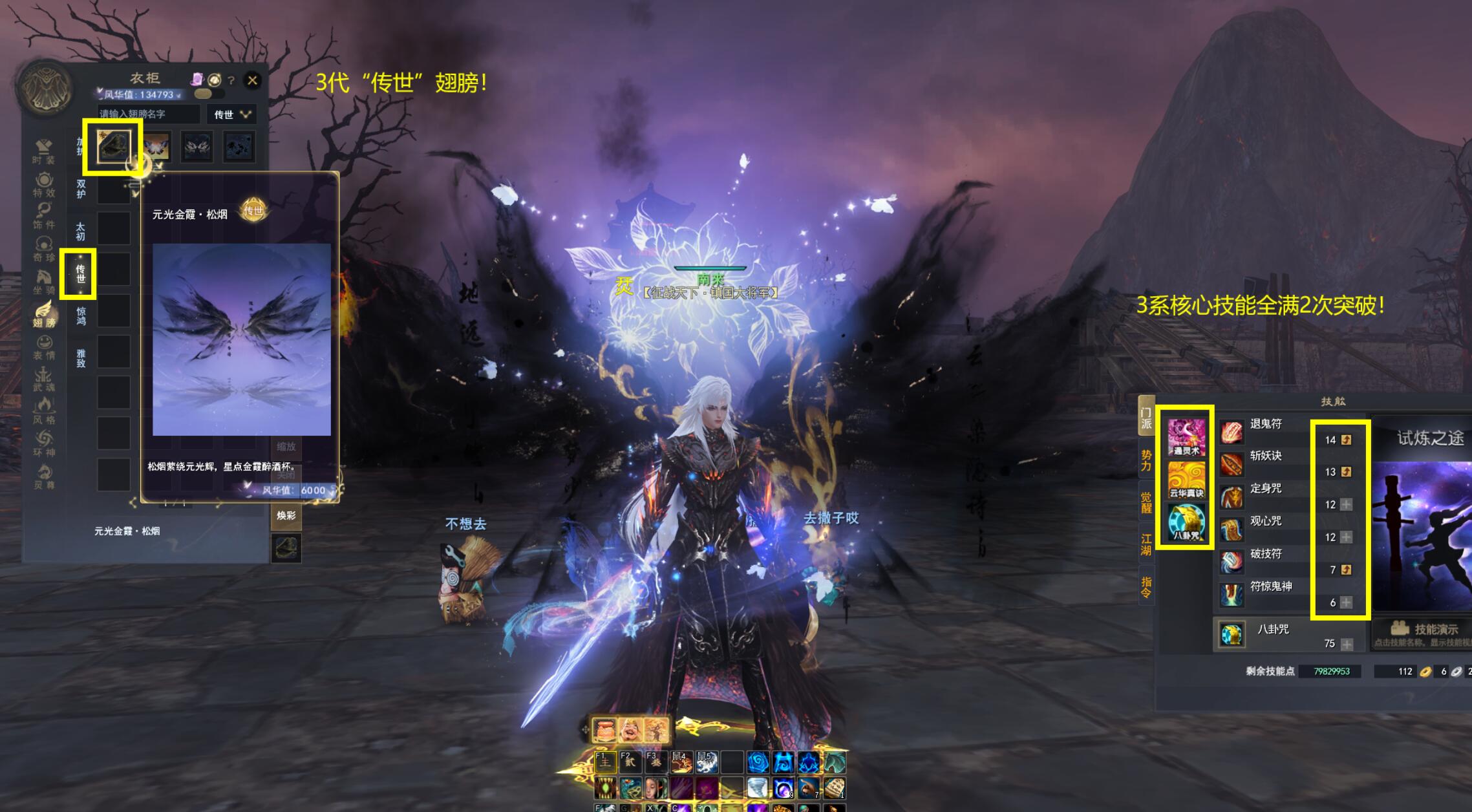Close the 衣柜 wardrobe panel
1472x812 pixels.
pos(252,80)
